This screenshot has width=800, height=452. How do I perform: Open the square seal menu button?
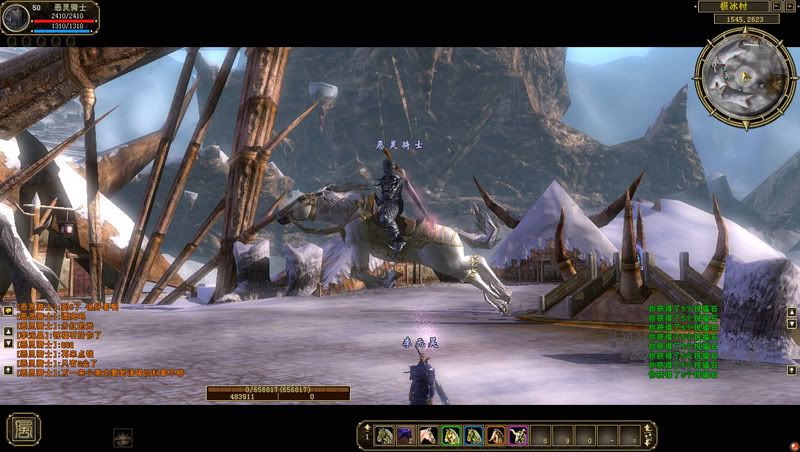(23, 428)
